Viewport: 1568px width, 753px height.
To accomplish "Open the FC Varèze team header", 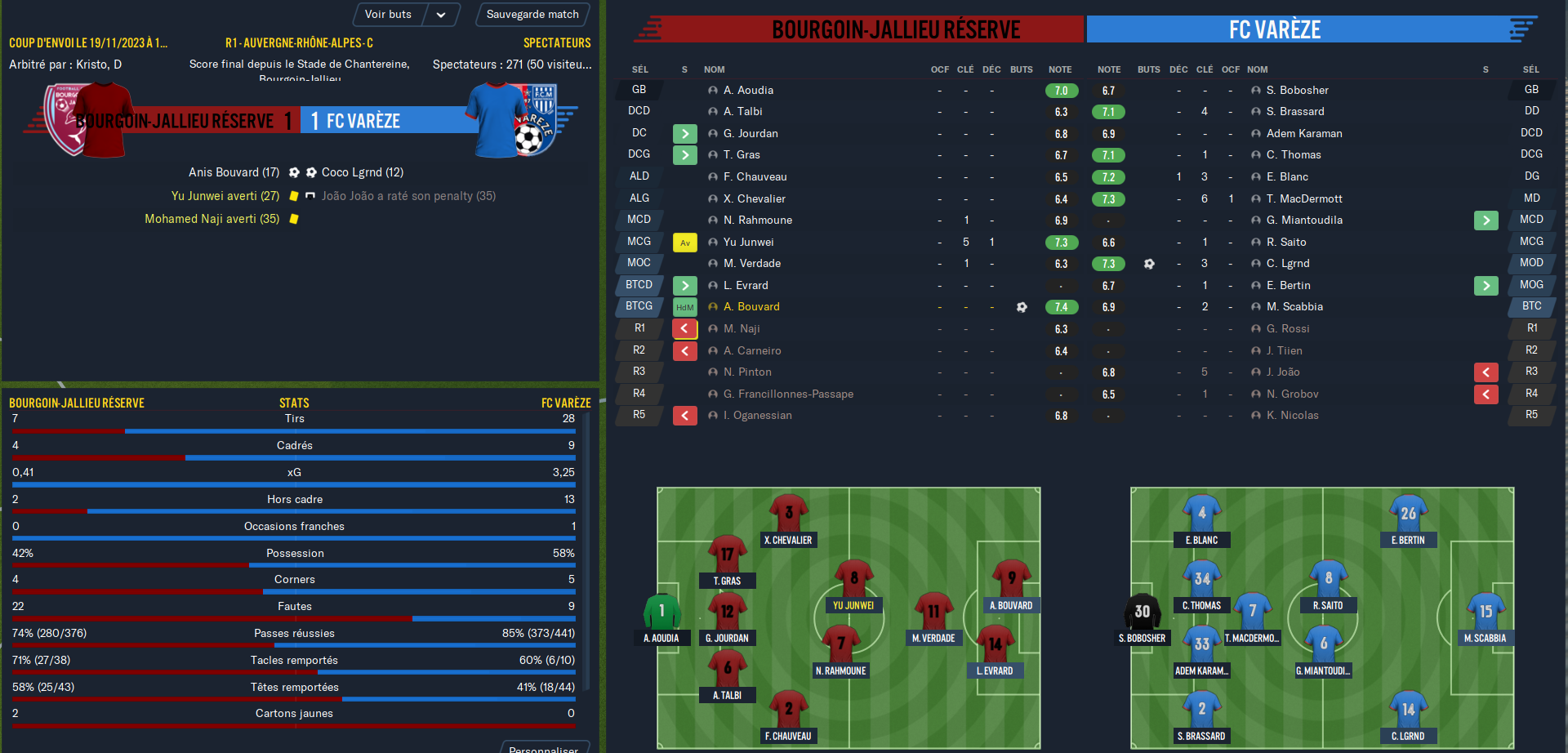I will (x=1274, y=30).
